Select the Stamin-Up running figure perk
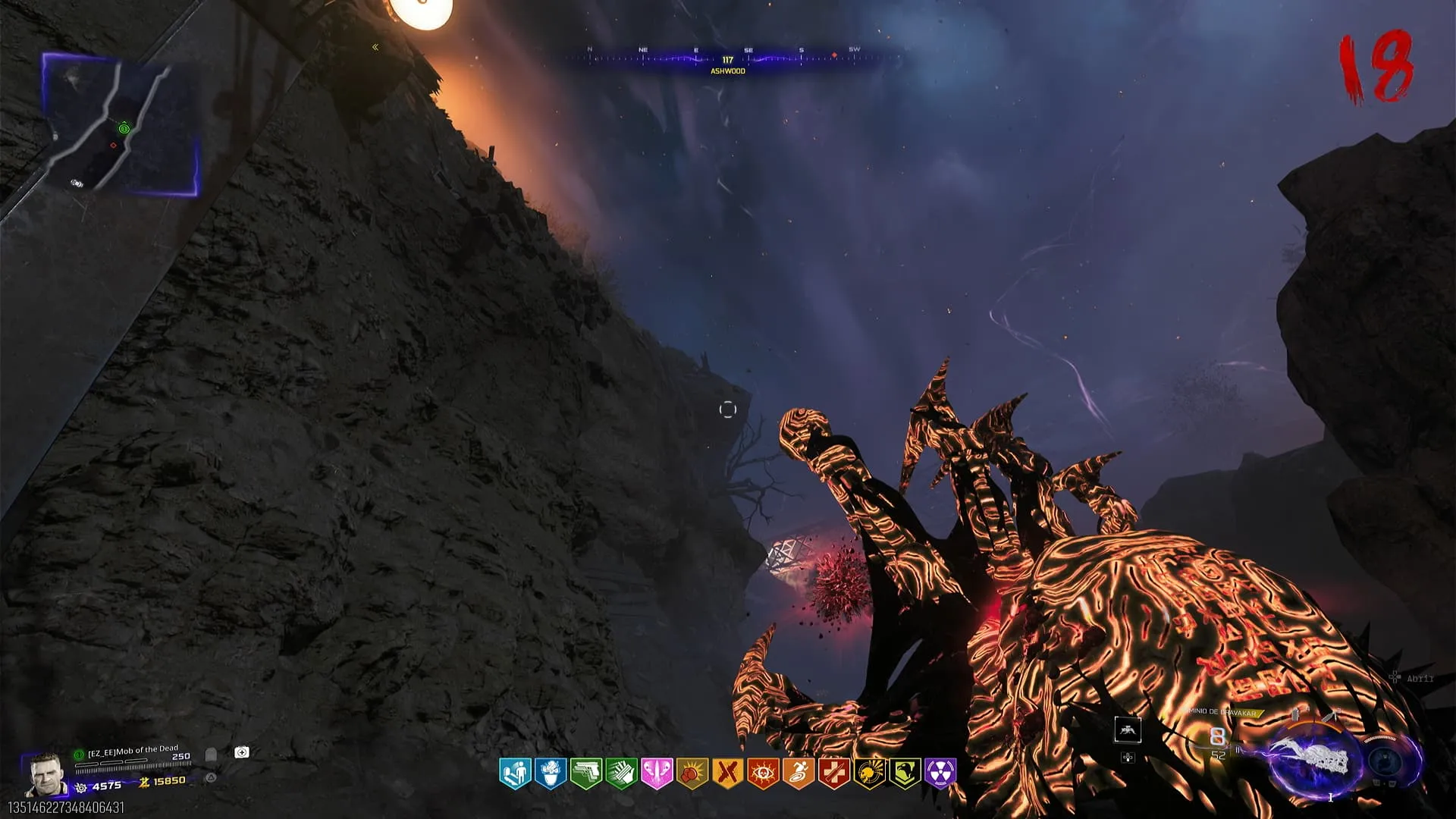This screenshot has width=1456, height=819. pyautogui.click(x=799, y=773)
